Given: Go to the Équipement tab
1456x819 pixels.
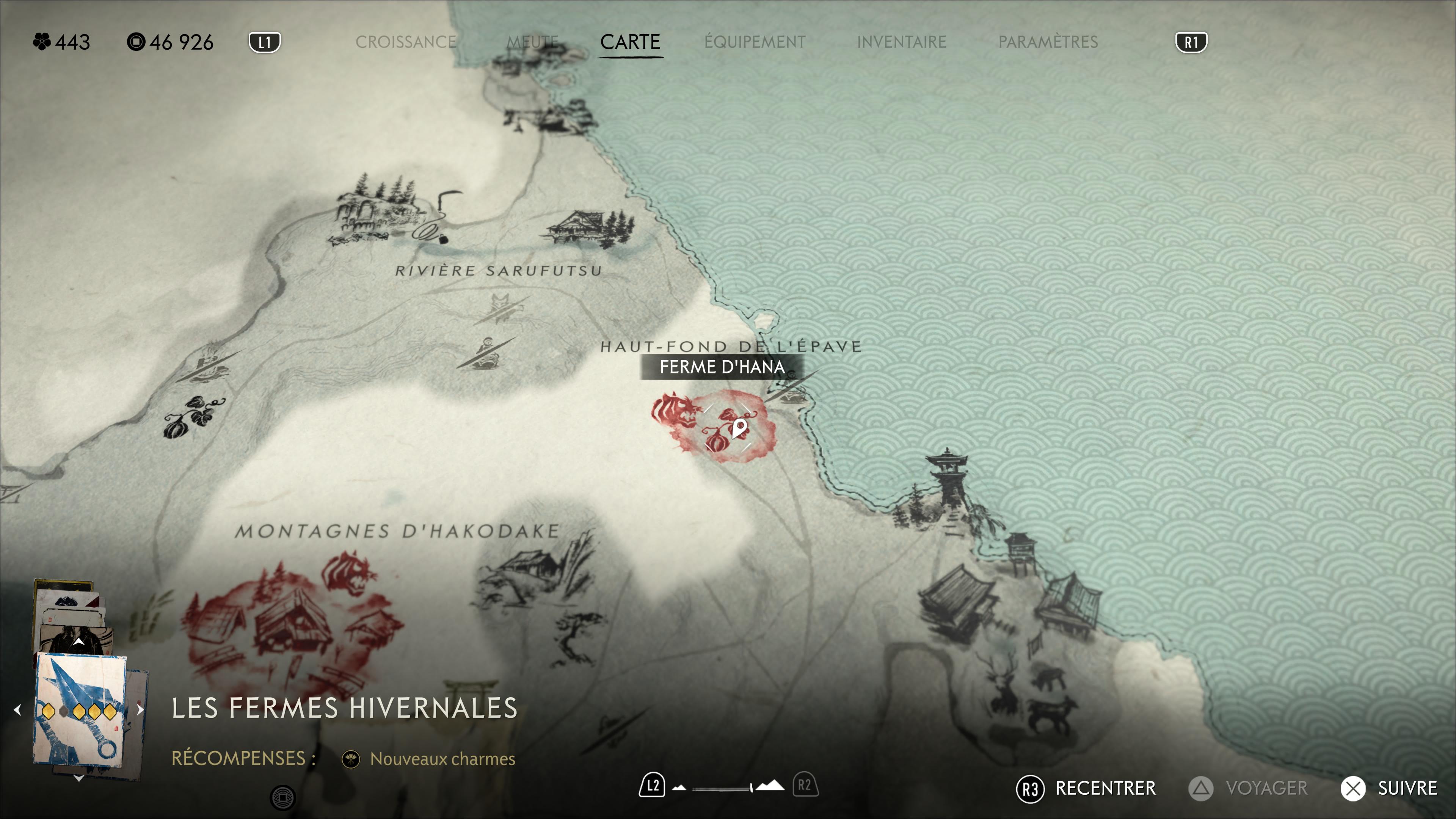Looking at the screenshot, I should (x=755, y=42).
